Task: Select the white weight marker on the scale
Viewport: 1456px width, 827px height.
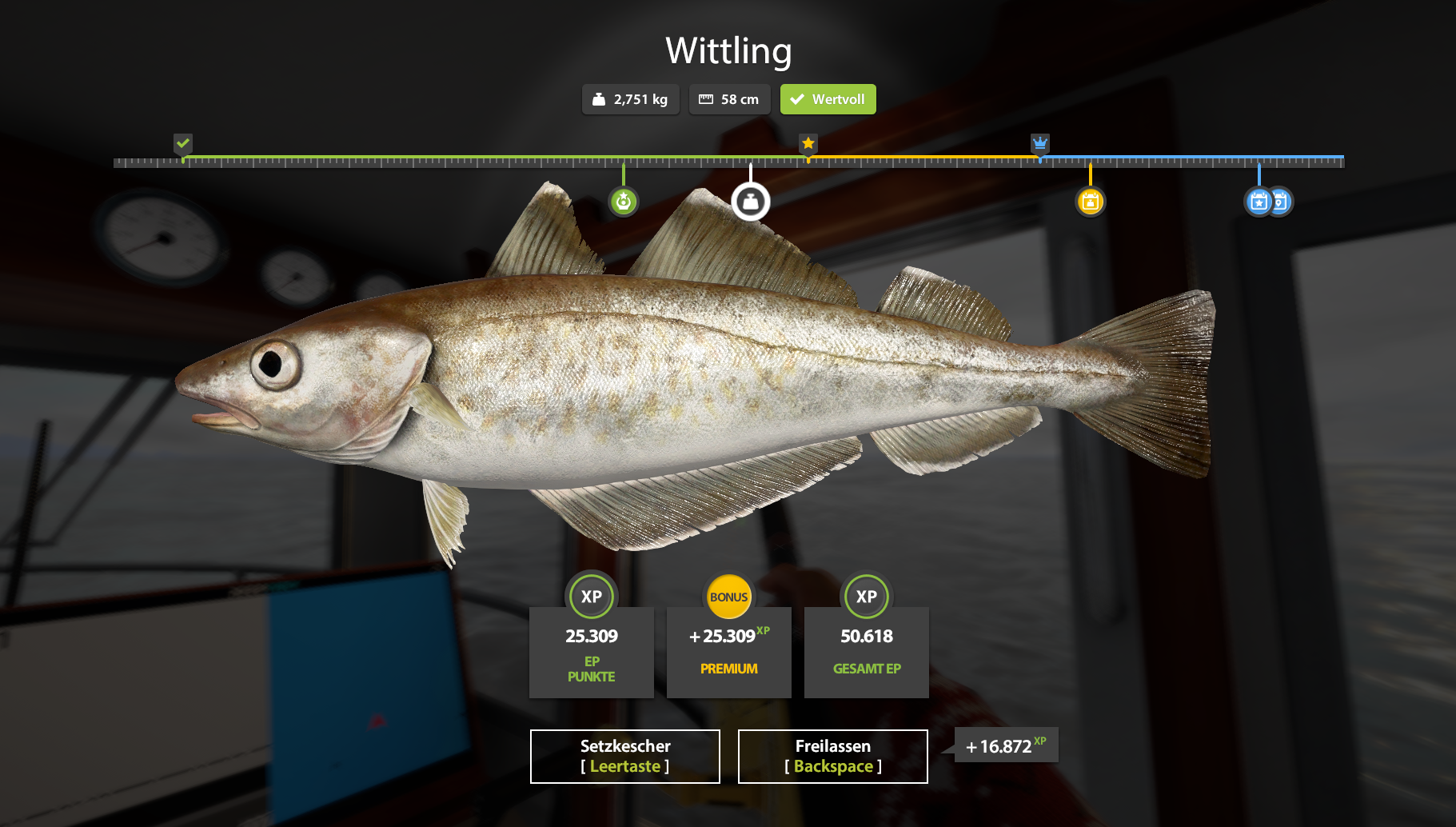Action: tap(750, 202)
